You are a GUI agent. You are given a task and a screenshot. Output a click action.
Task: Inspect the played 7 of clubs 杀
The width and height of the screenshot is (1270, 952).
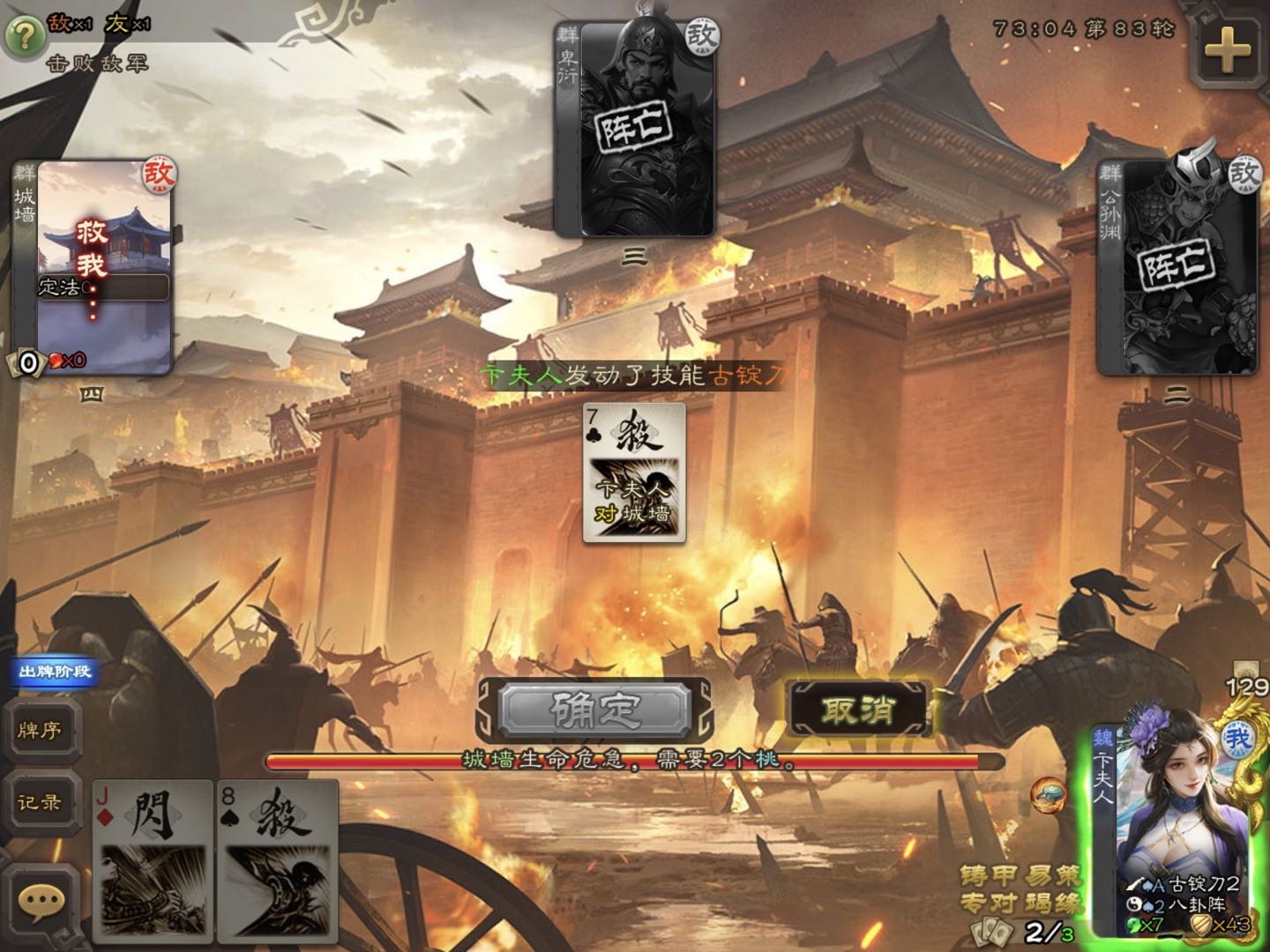click(x=634, y=472)
